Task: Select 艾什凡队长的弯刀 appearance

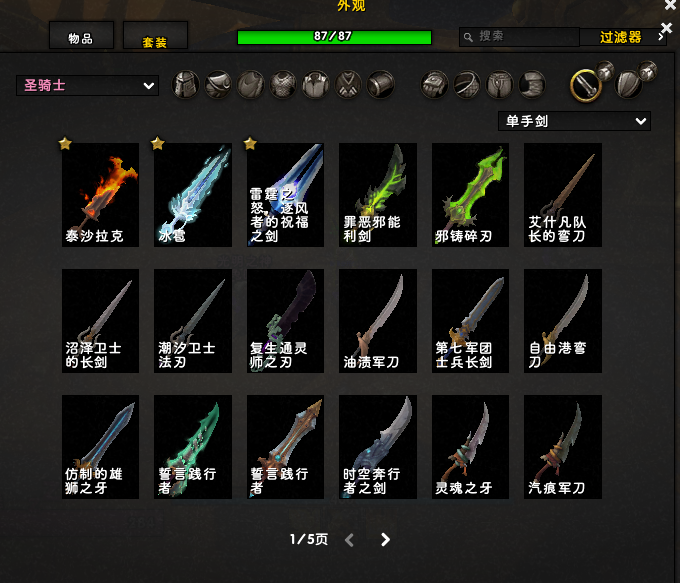Action: pyautogui.click(x=563, y=194)
